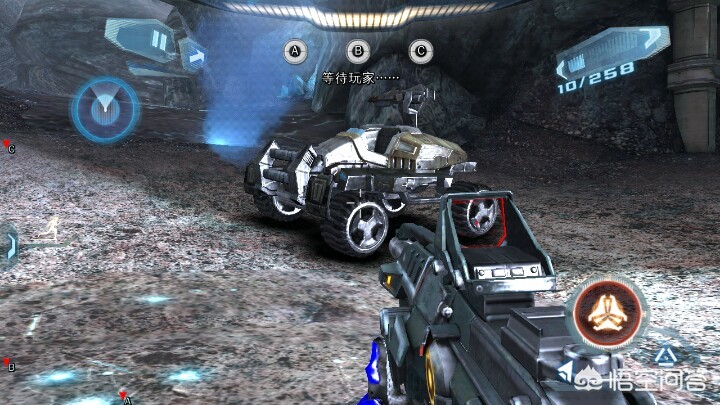Screen dimensions: 720x405
Task: Pause the game with the pause button
Action: pos(158,42)
